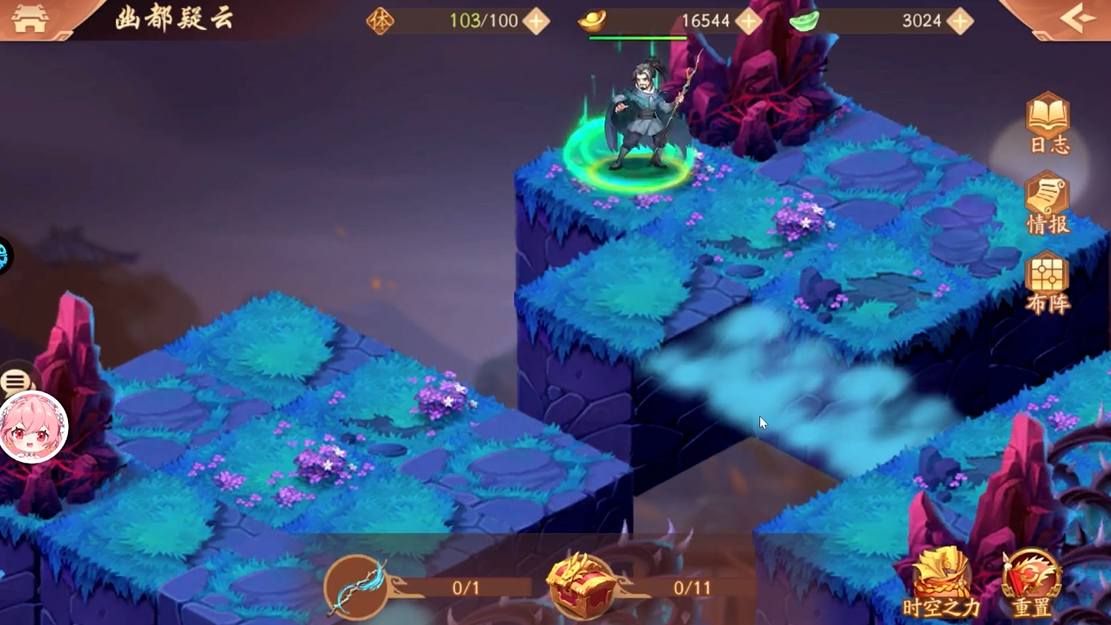Open the 日志 log book

pyautogui.click(x=1048, y=123)
